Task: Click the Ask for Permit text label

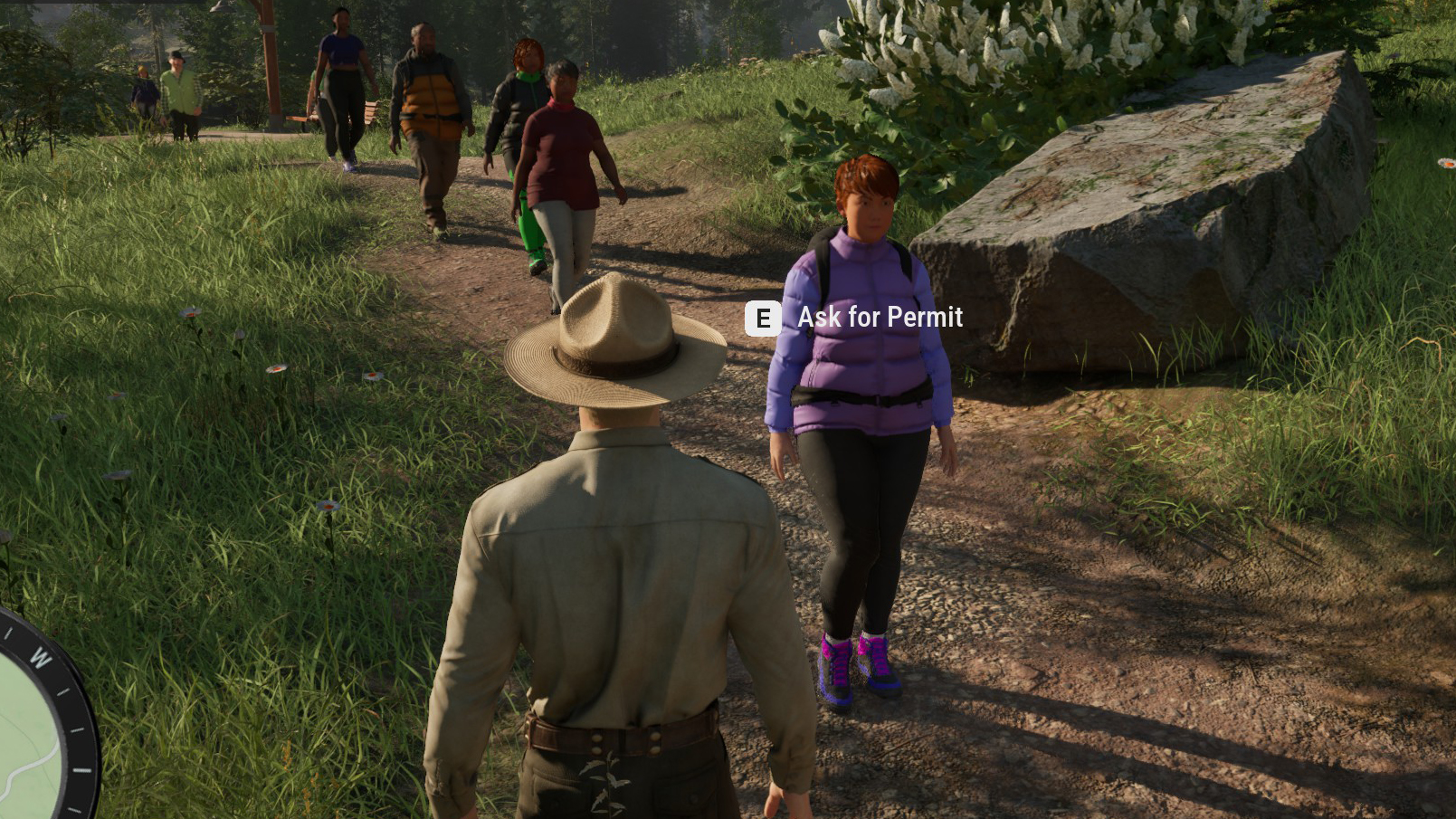Action: point(879,318)
